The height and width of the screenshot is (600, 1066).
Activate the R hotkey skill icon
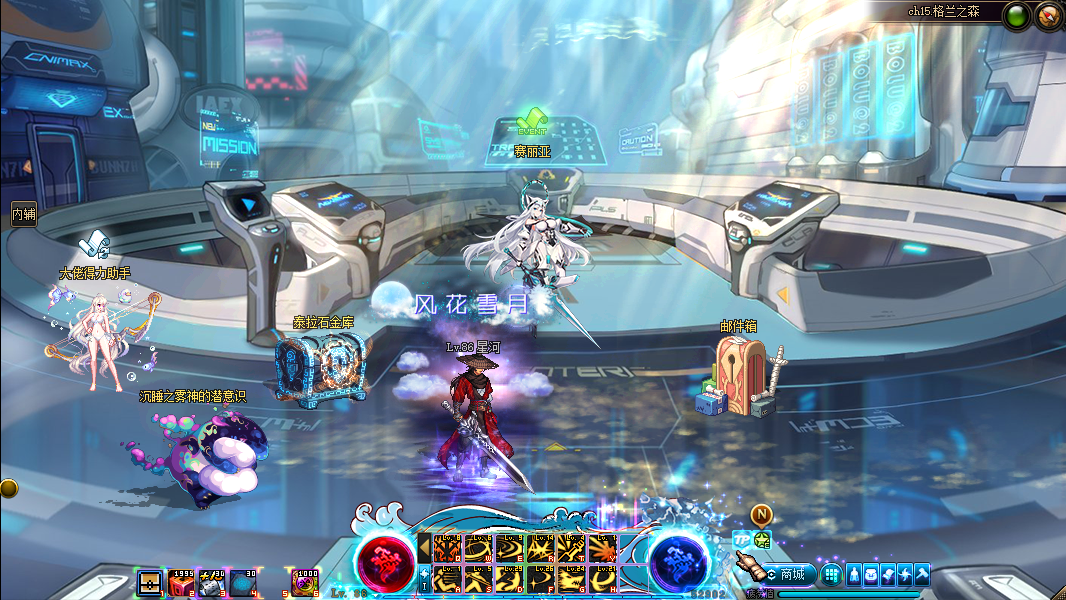coord(540,548)
